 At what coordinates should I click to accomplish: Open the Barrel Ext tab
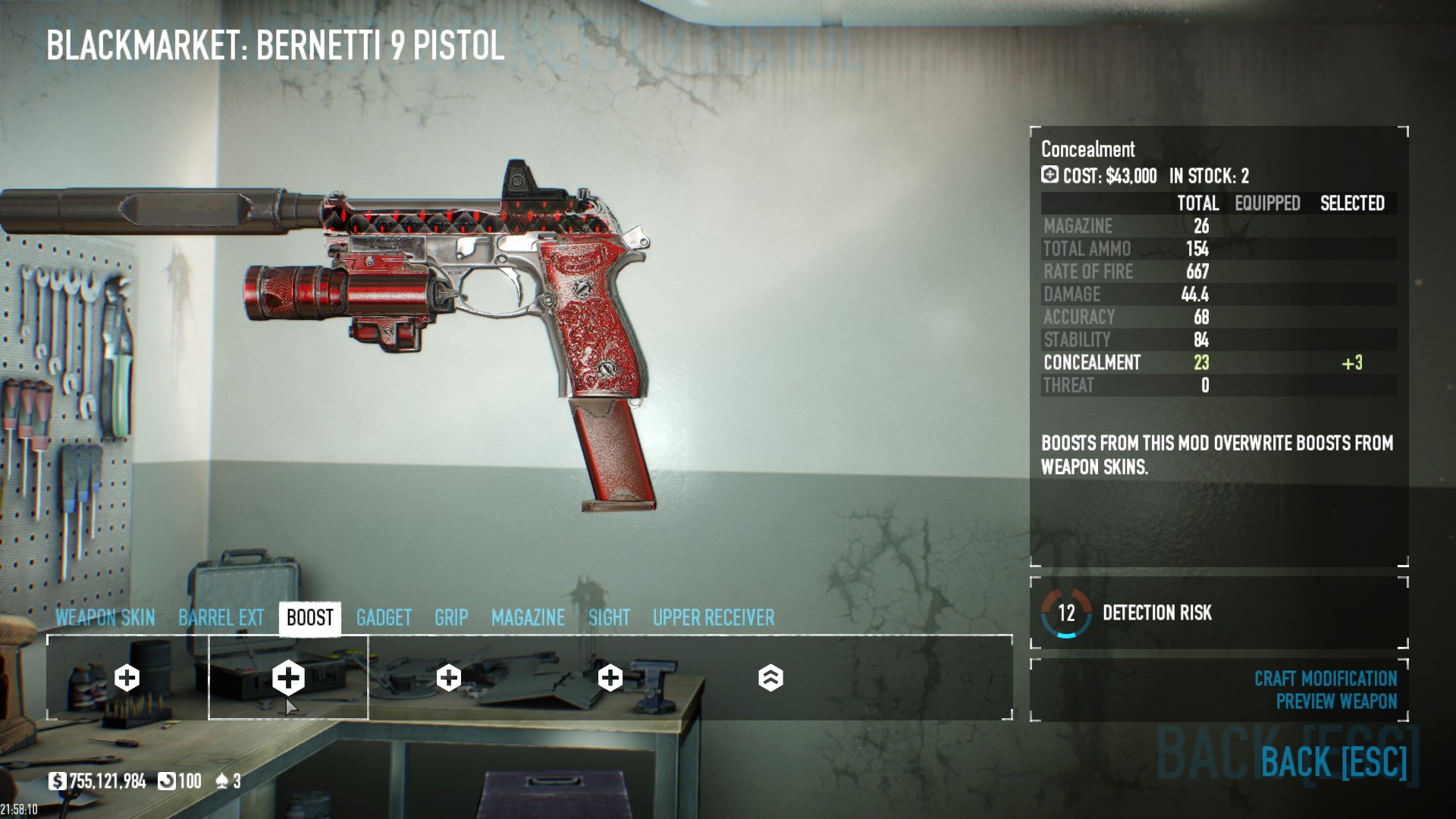pos(221,618)
